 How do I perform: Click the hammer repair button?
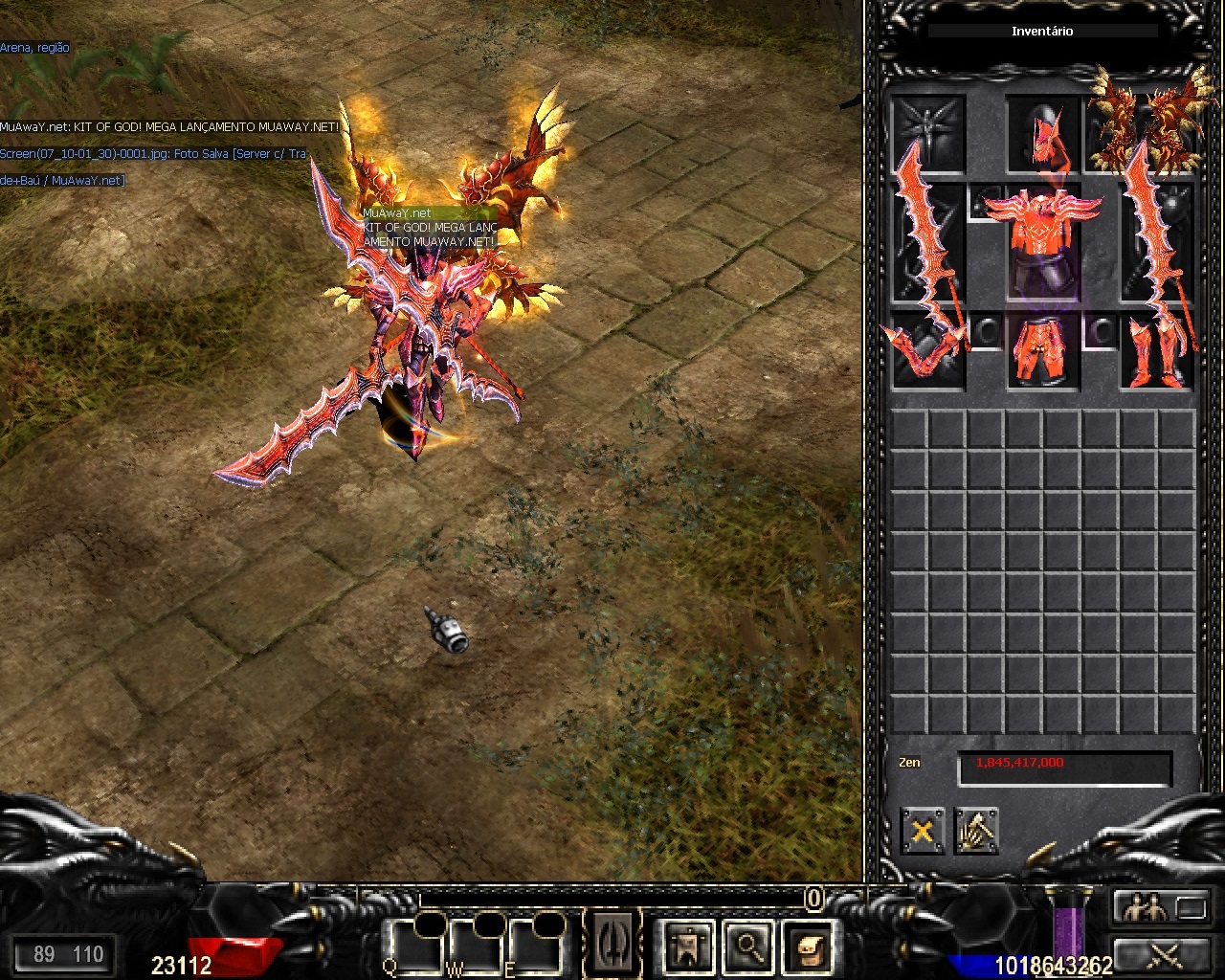pyautogui.click(x=976, y=831)
